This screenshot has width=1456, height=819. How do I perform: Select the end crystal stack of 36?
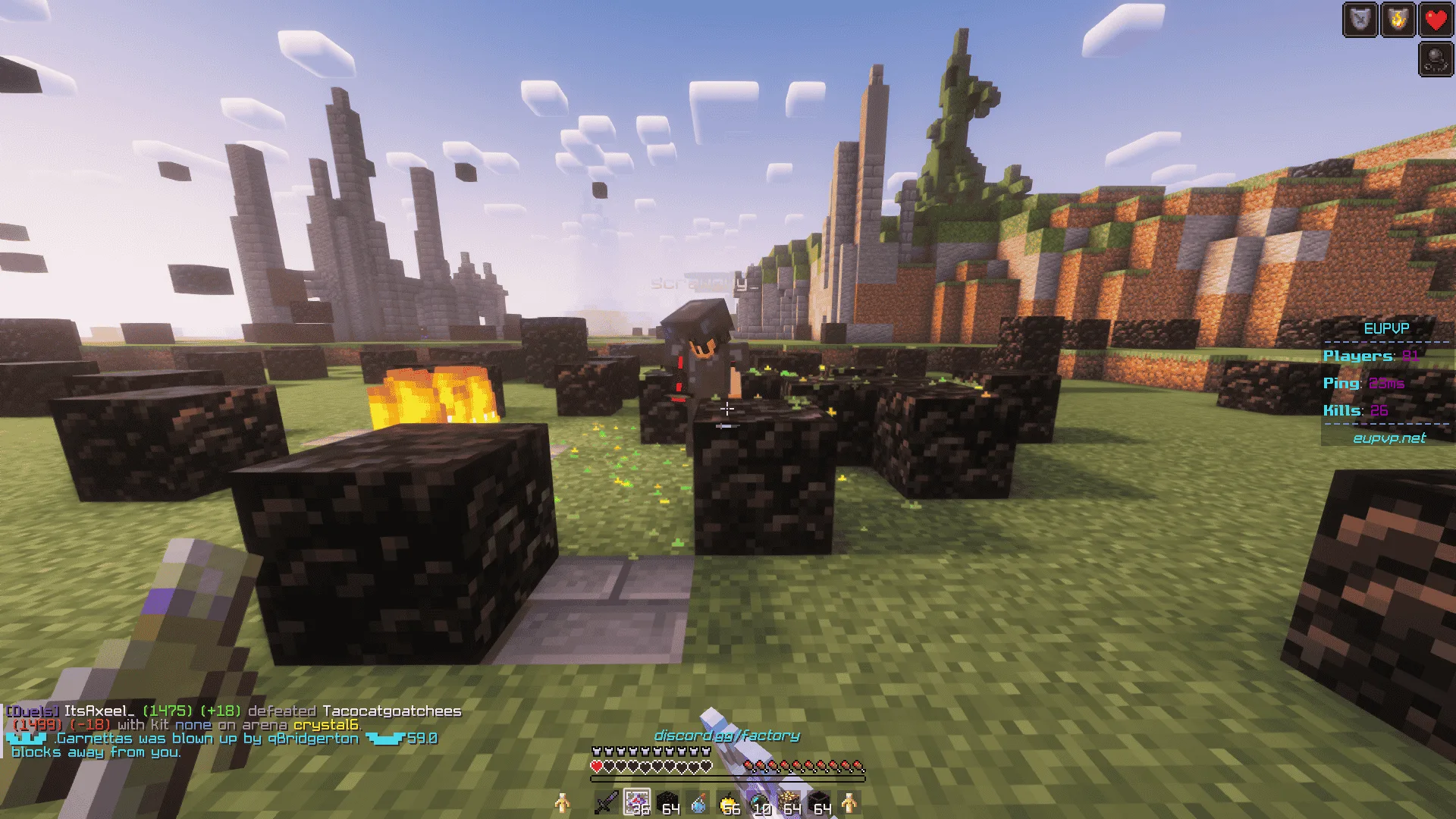click(x=637, y=802)
